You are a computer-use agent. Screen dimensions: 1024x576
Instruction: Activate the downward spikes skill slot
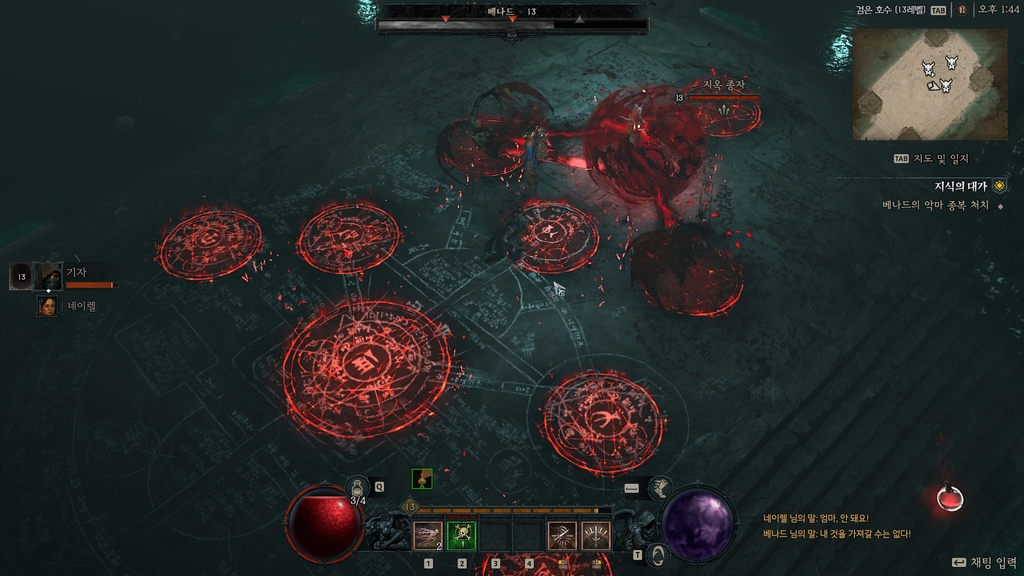click(596, 536)
